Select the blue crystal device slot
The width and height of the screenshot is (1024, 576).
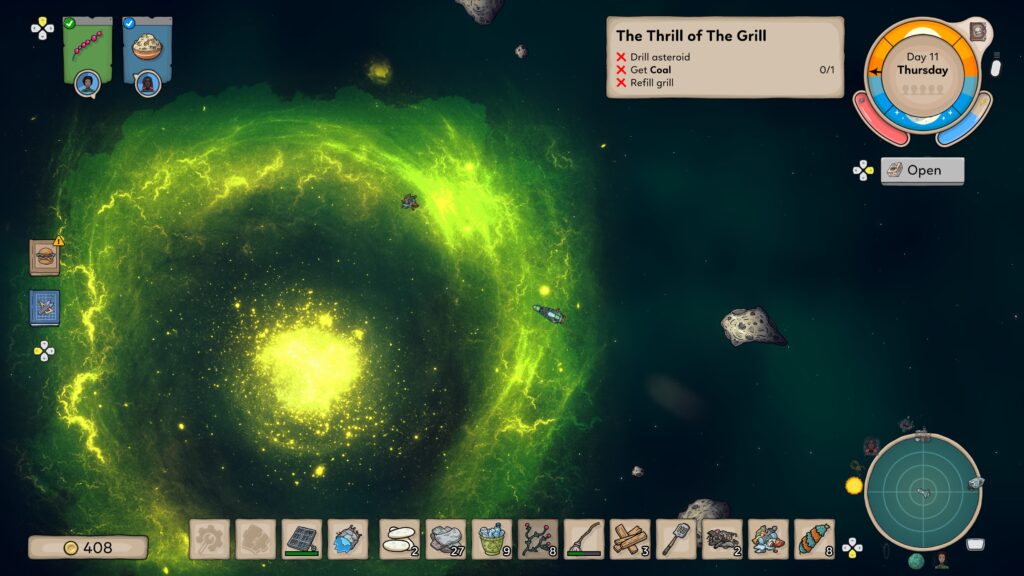click(348, 539)
